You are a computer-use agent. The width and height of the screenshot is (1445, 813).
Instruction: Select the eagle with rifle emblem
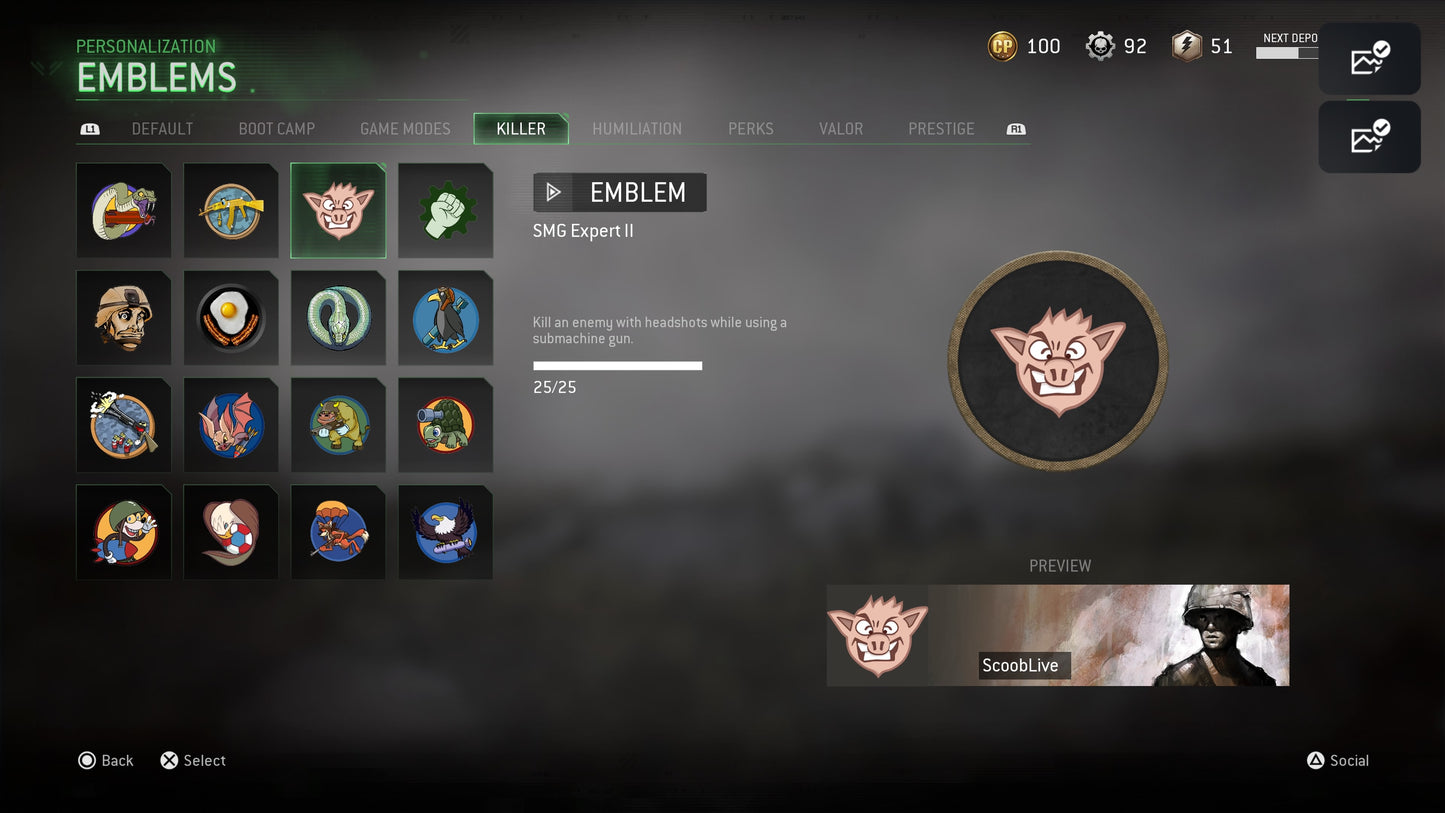[445, 531]
